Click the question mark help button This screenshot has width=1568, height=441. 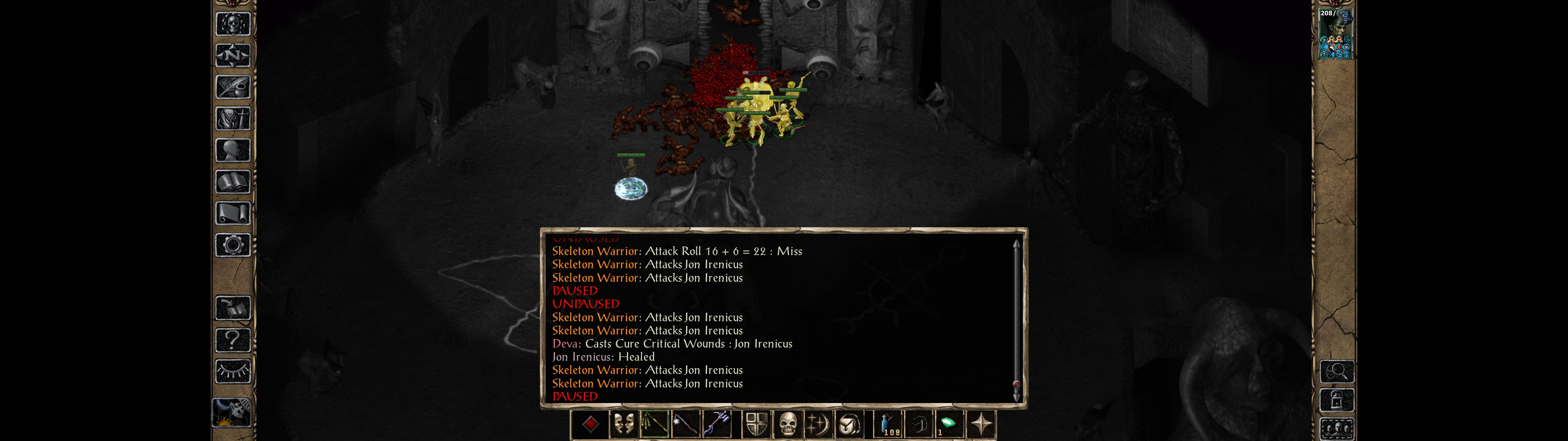point(232,339)
